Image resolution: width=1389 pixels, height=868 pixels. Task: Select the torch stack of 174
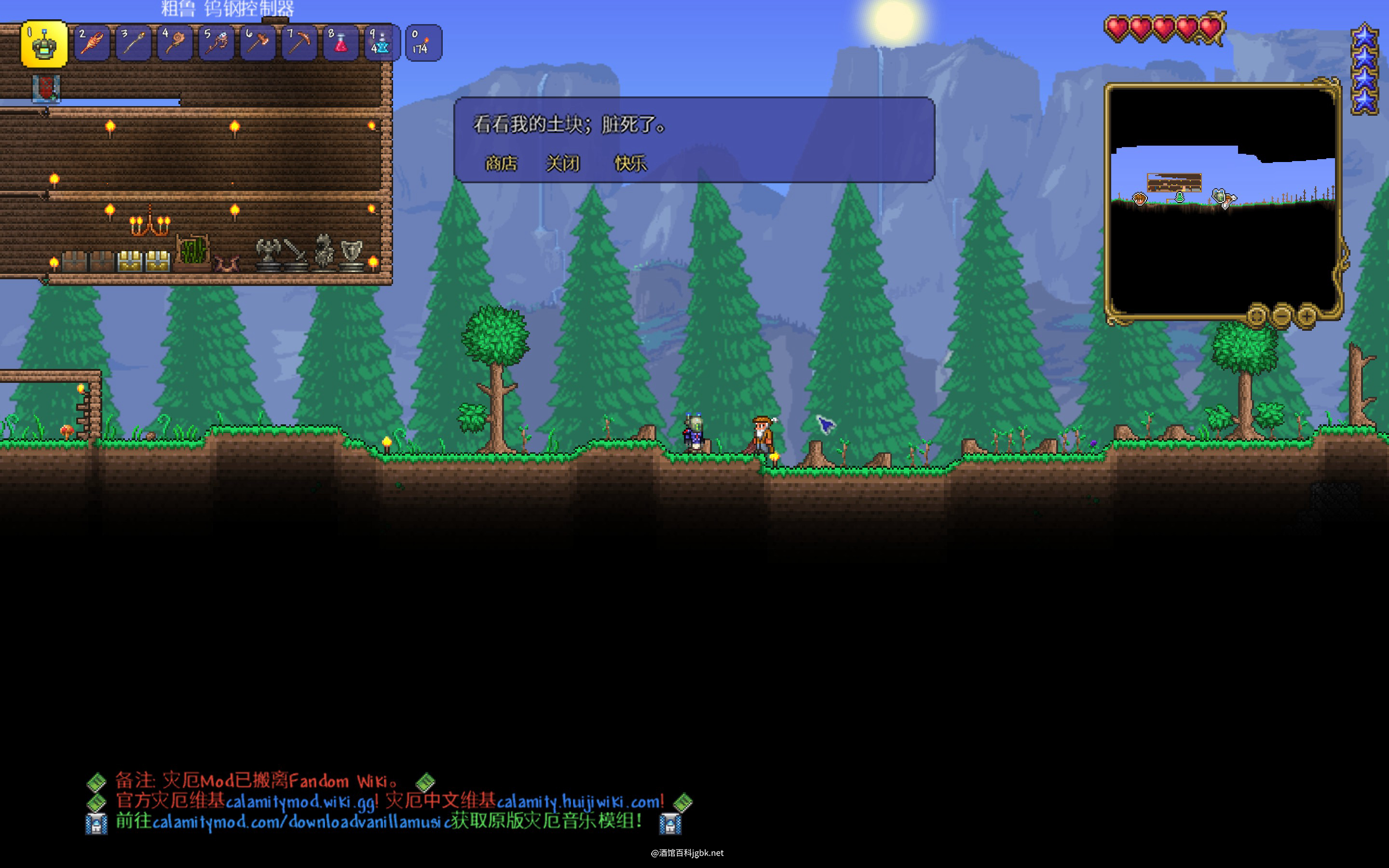(x=423, y=43)
